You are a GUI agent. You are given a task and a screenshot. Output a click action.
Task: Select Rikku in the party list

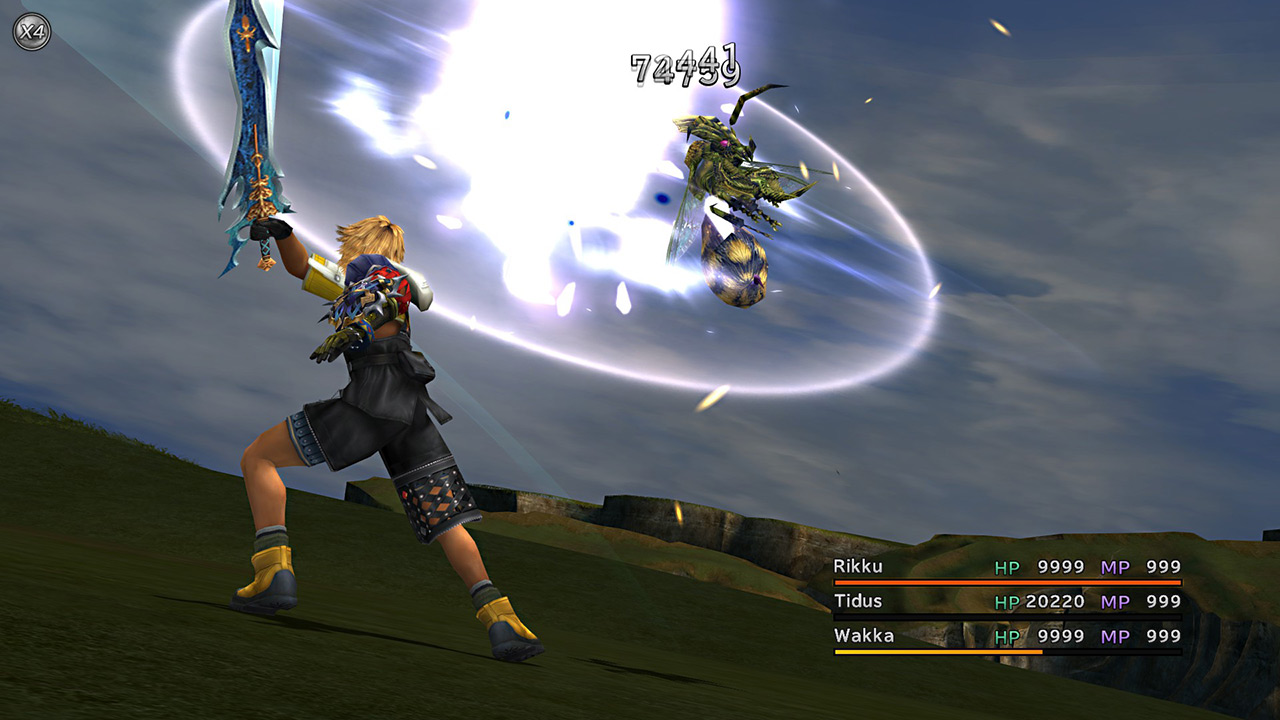(x=858, y=567)
